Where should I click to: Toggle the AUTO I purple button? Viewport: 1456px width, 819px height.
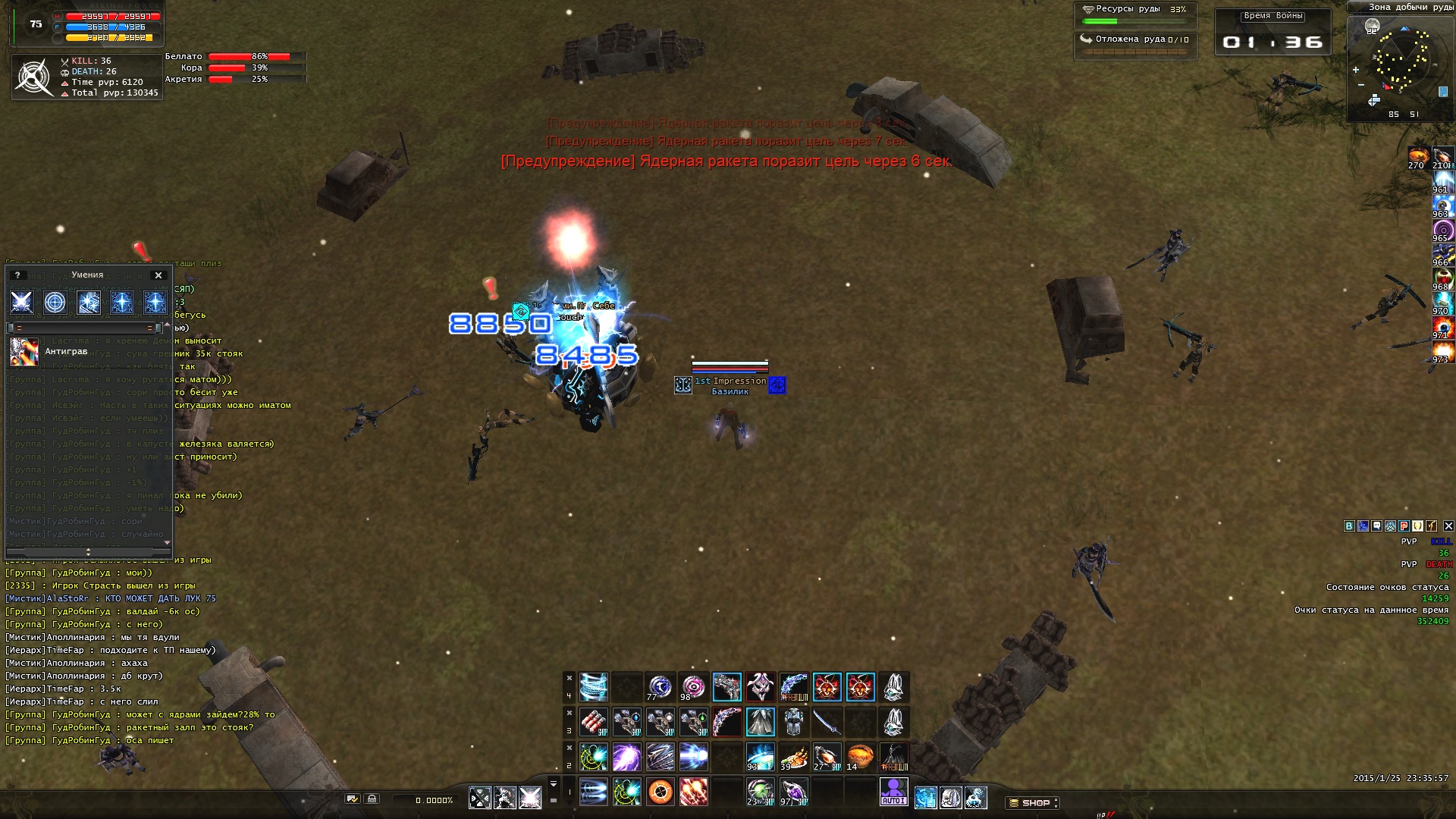tap(893, 792)
